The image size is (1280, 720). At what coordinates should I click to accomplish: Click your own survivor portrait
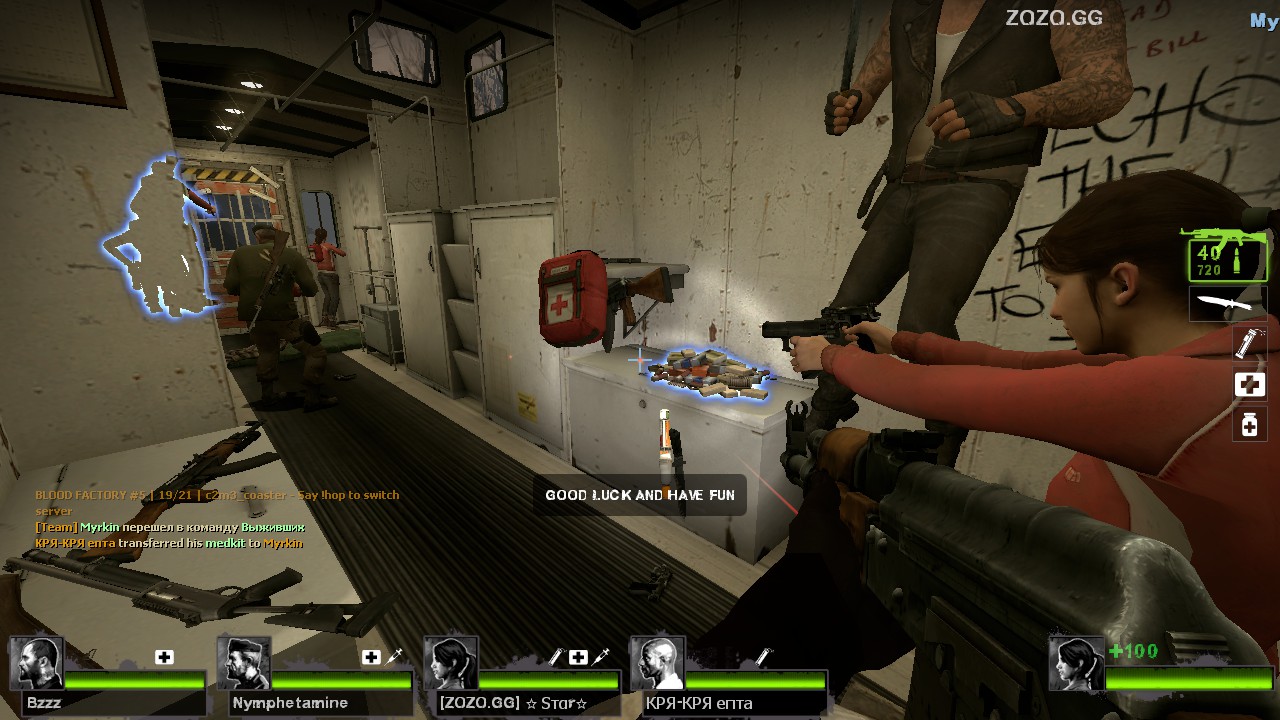[x=1076, y=663]
